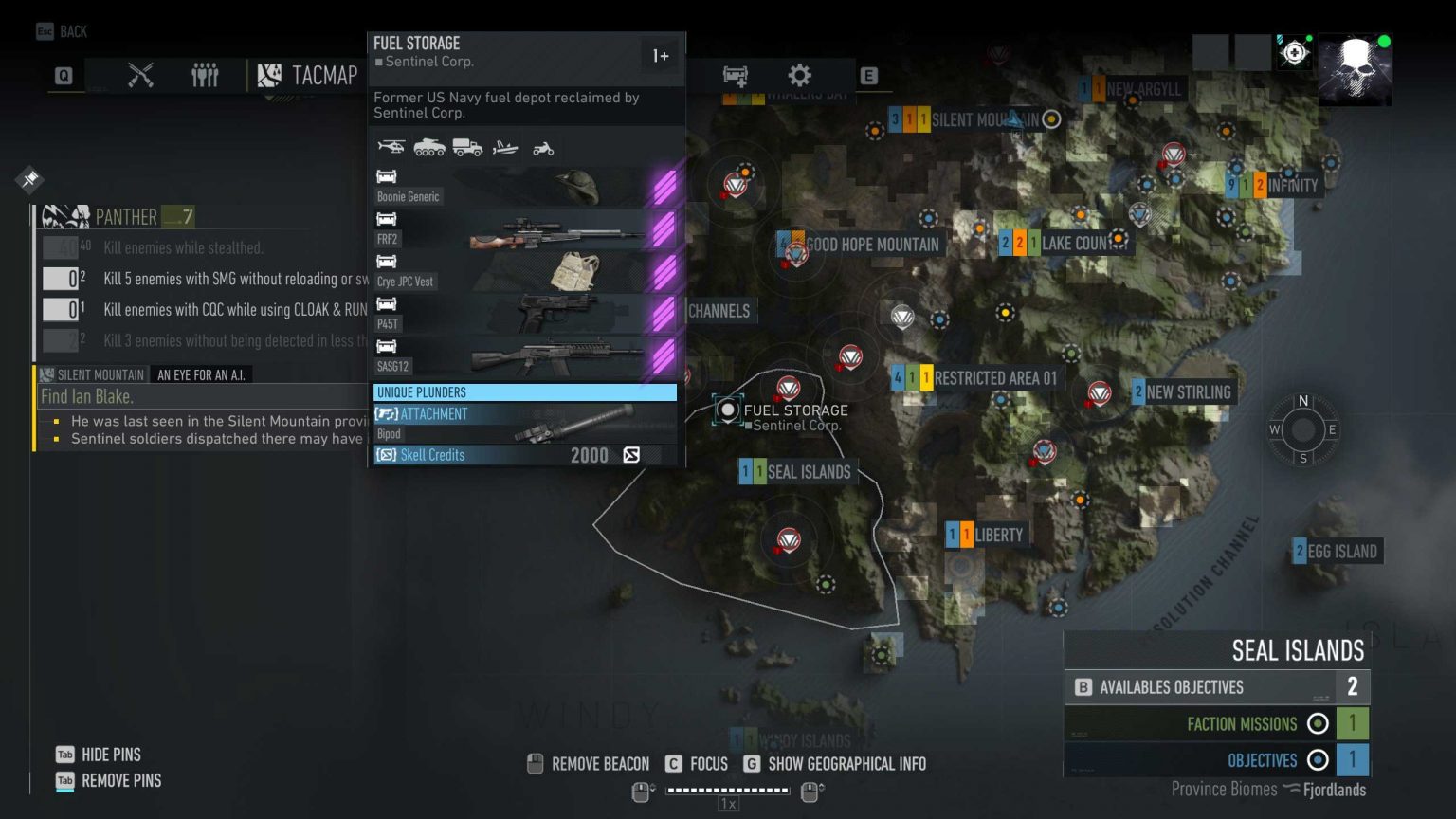Open the Loadout crossed-weapons icon
The height and width of the screenshot is (819, 1456).
140,75
